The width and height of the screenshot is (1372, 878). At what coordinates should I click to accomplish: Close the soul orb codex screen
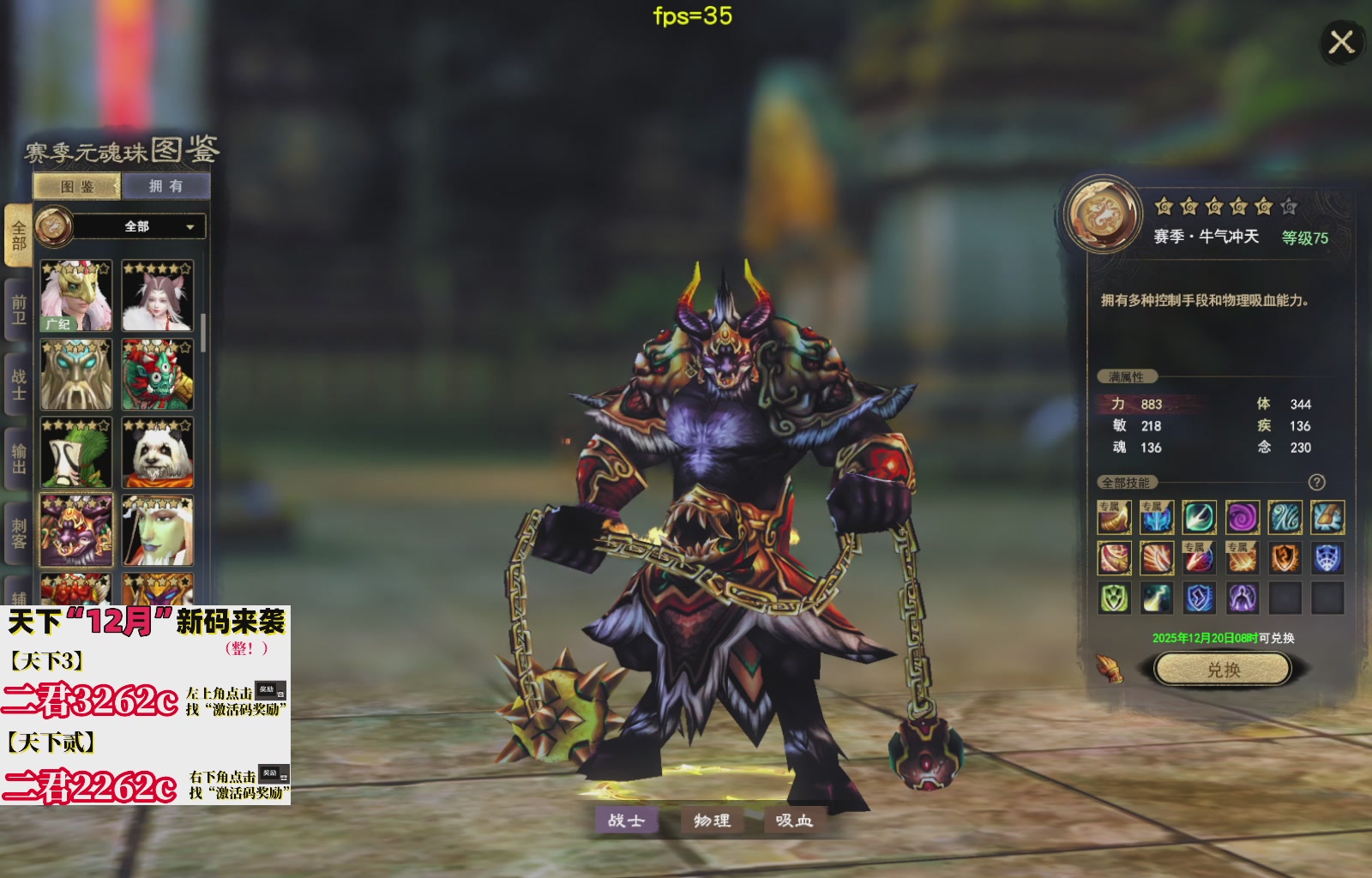[1341, 41]
